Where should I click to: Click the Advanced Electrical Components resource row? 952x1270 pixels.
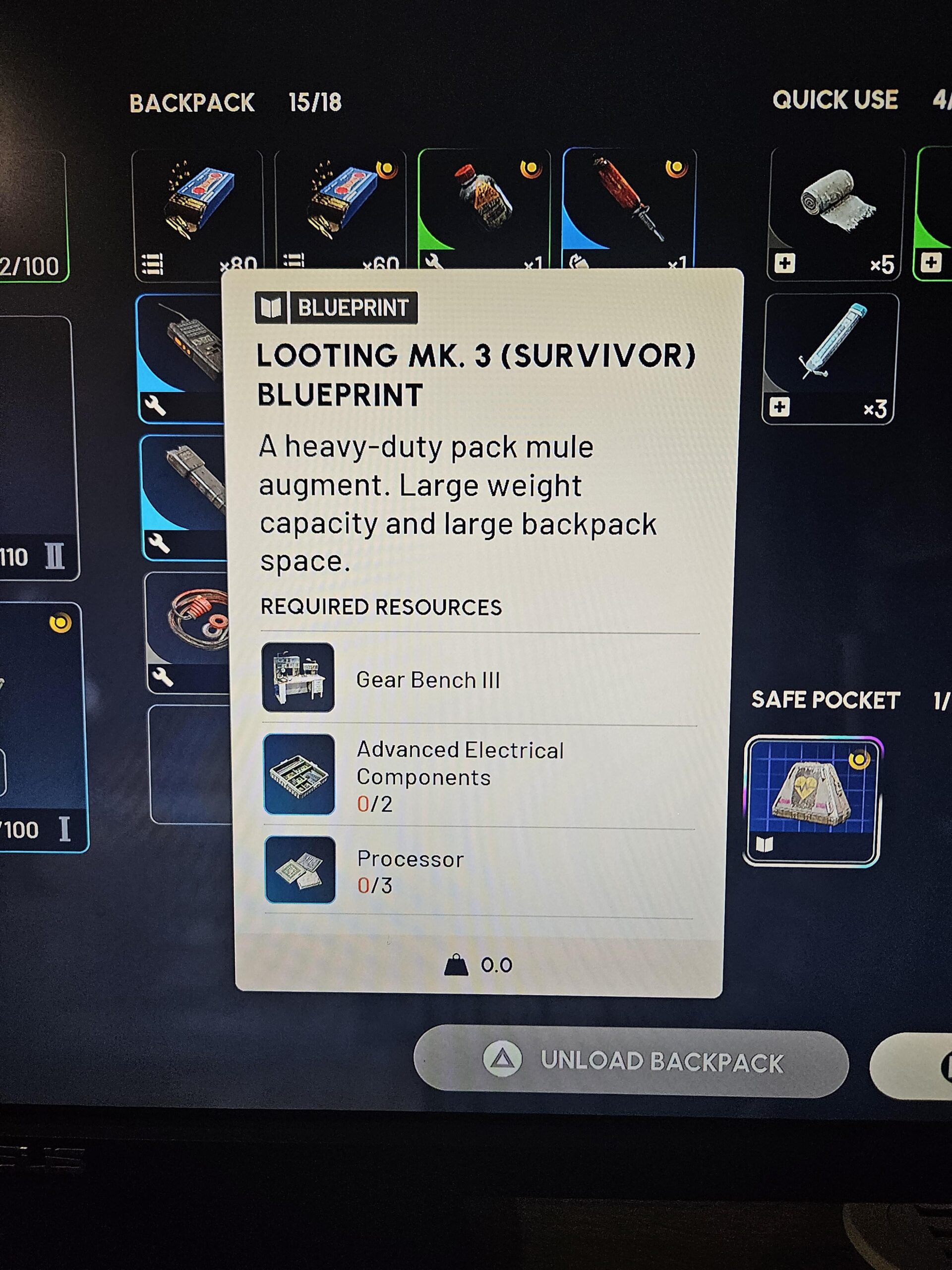tap(479, 776)
